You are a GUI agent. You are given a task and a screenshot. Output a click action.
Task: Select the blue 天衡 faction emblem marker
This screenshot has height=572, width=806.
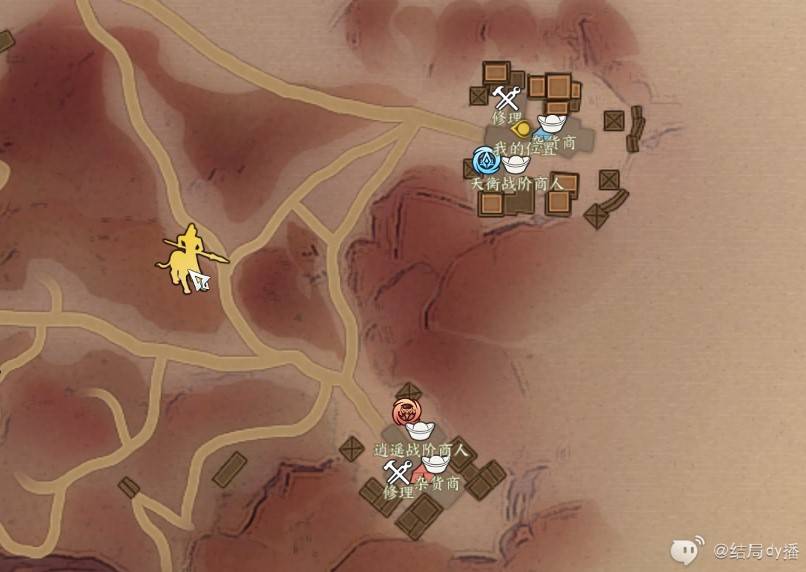(x=487, y=160)
